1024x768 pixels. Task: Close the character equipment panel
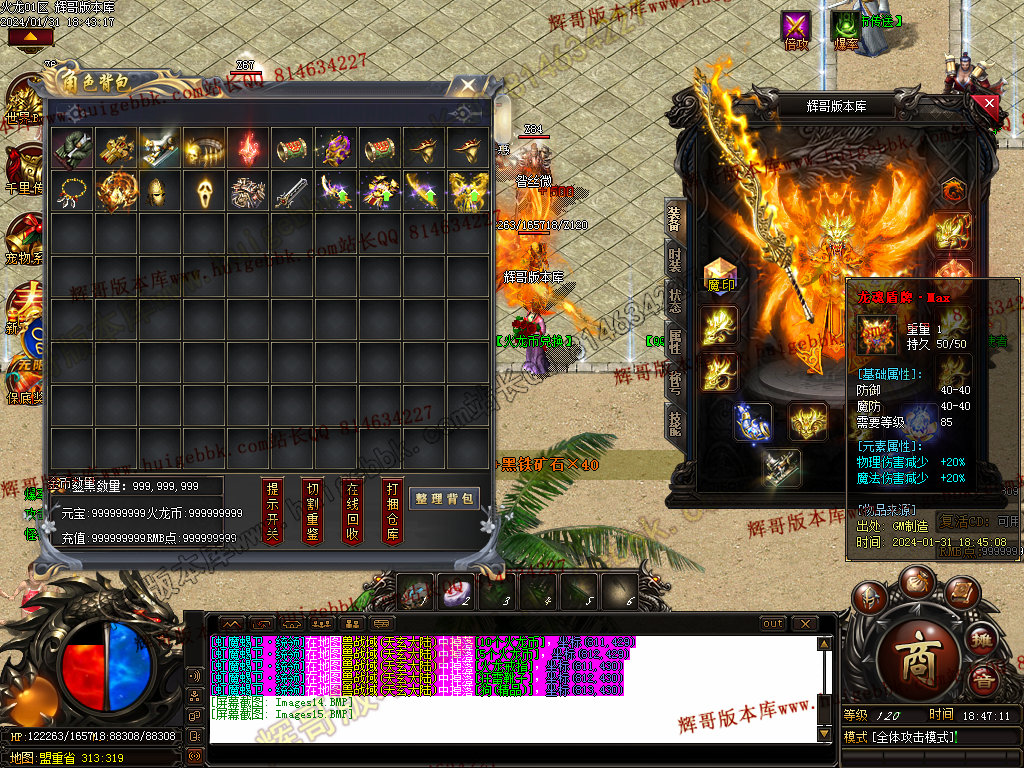[989, 103]
